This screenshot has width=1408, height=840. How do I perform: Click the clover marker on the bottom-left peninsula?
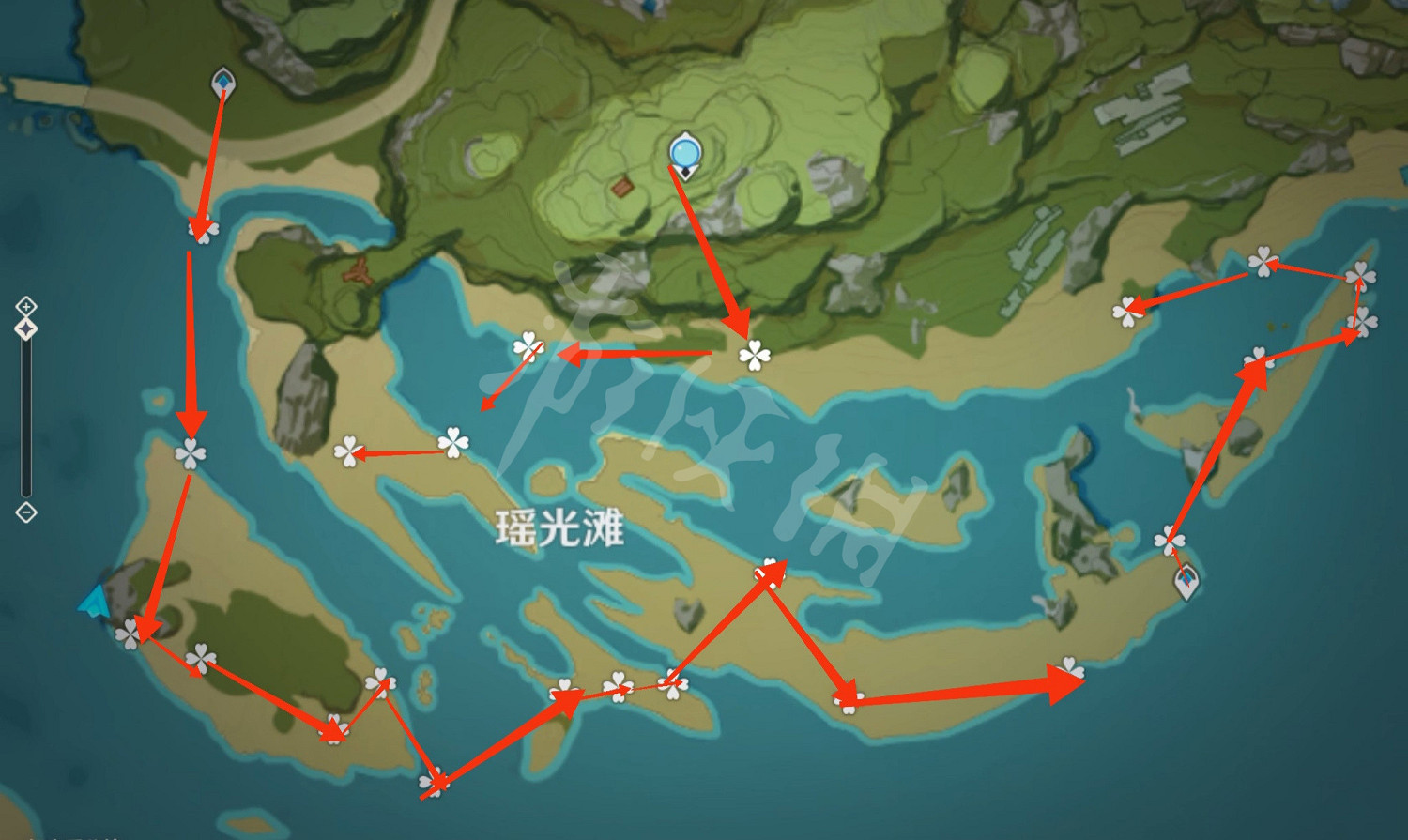pos(131,632)
